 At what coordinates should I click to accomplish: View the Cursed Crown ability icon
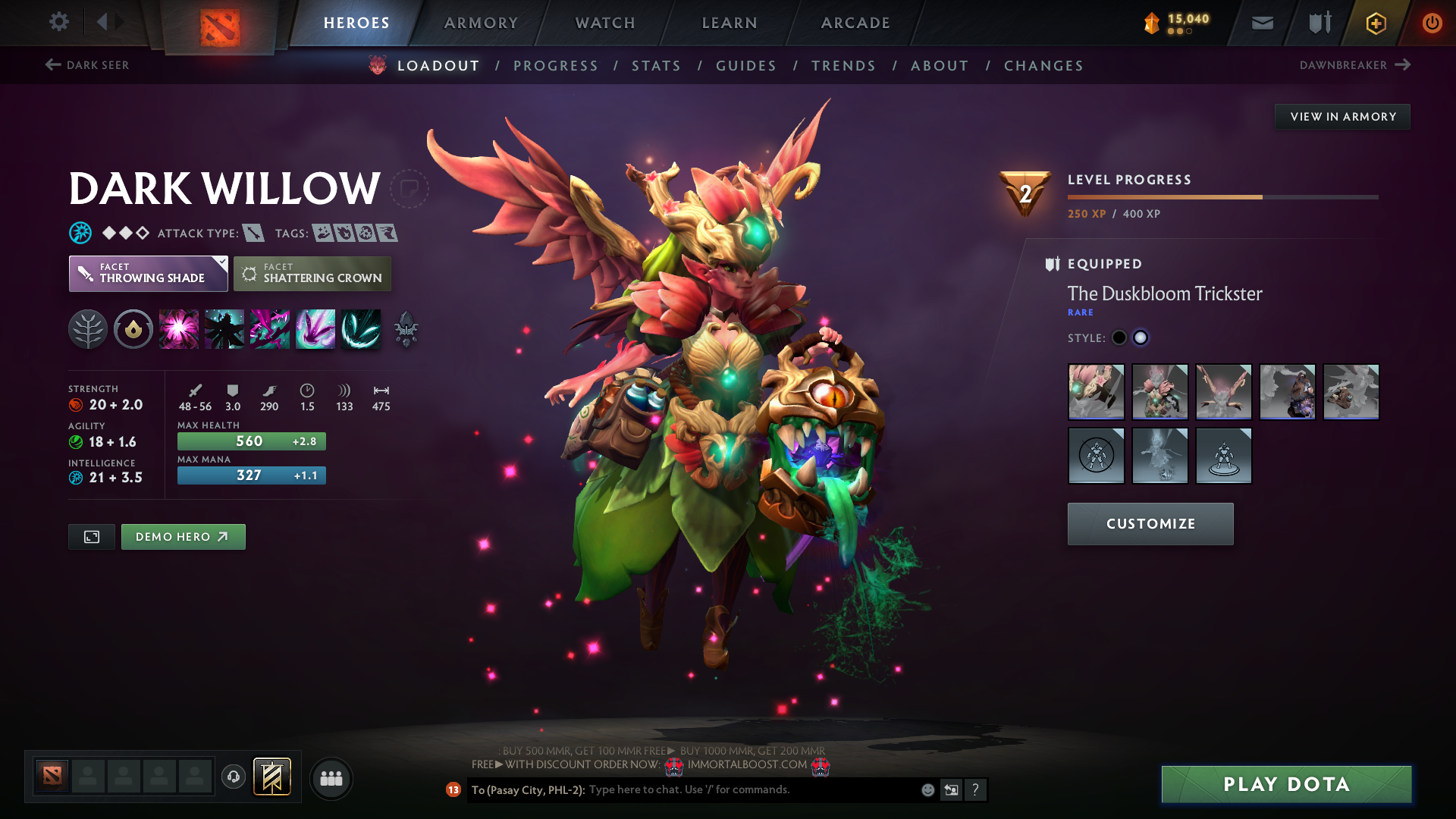coord(270,328)
